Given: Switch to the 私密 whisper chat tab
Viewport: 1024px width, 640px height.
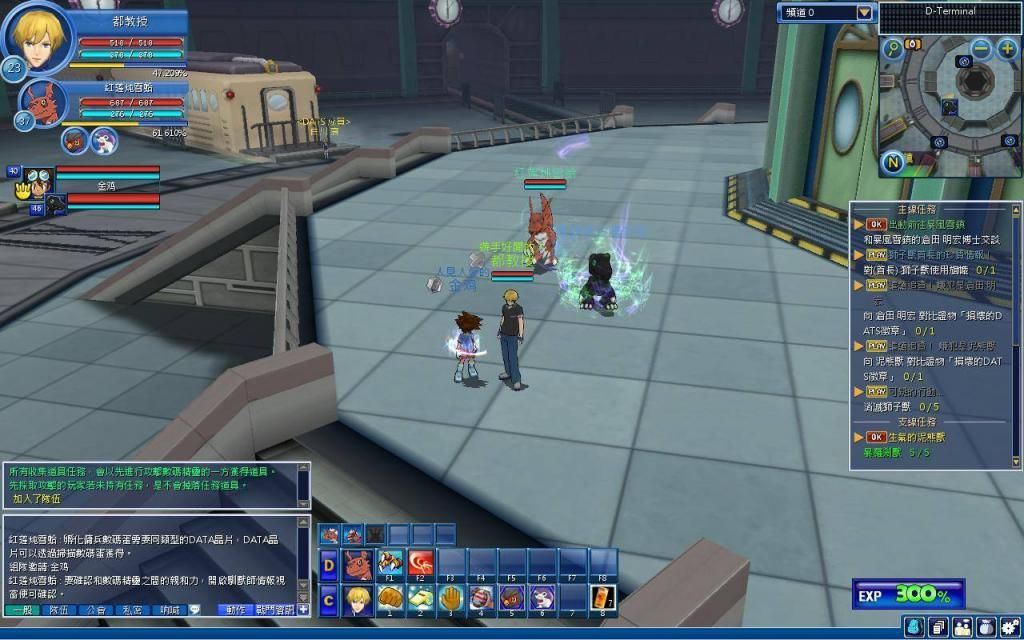Looking at the screenshot, I should coord(132,609).
